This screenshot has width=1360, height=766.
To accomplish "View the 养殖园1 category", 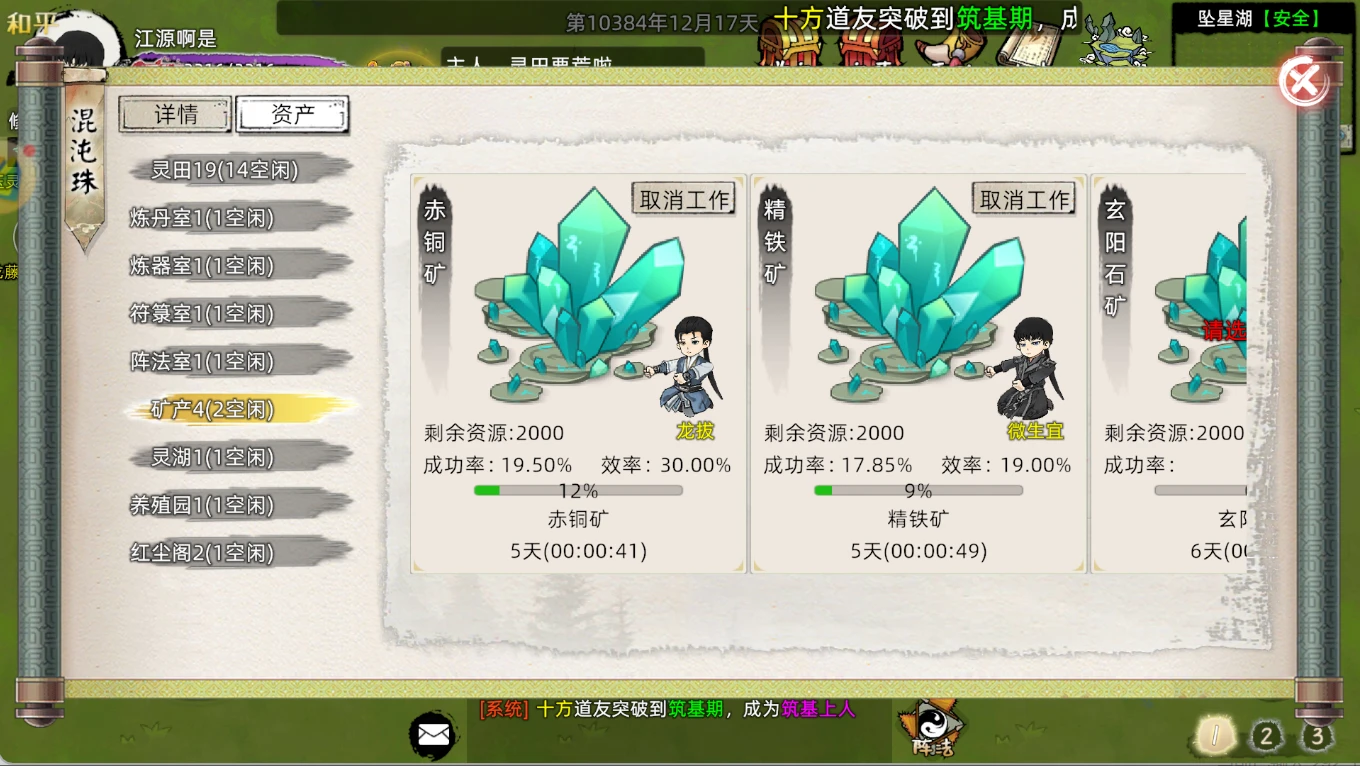I will click(x=203, y=505).
